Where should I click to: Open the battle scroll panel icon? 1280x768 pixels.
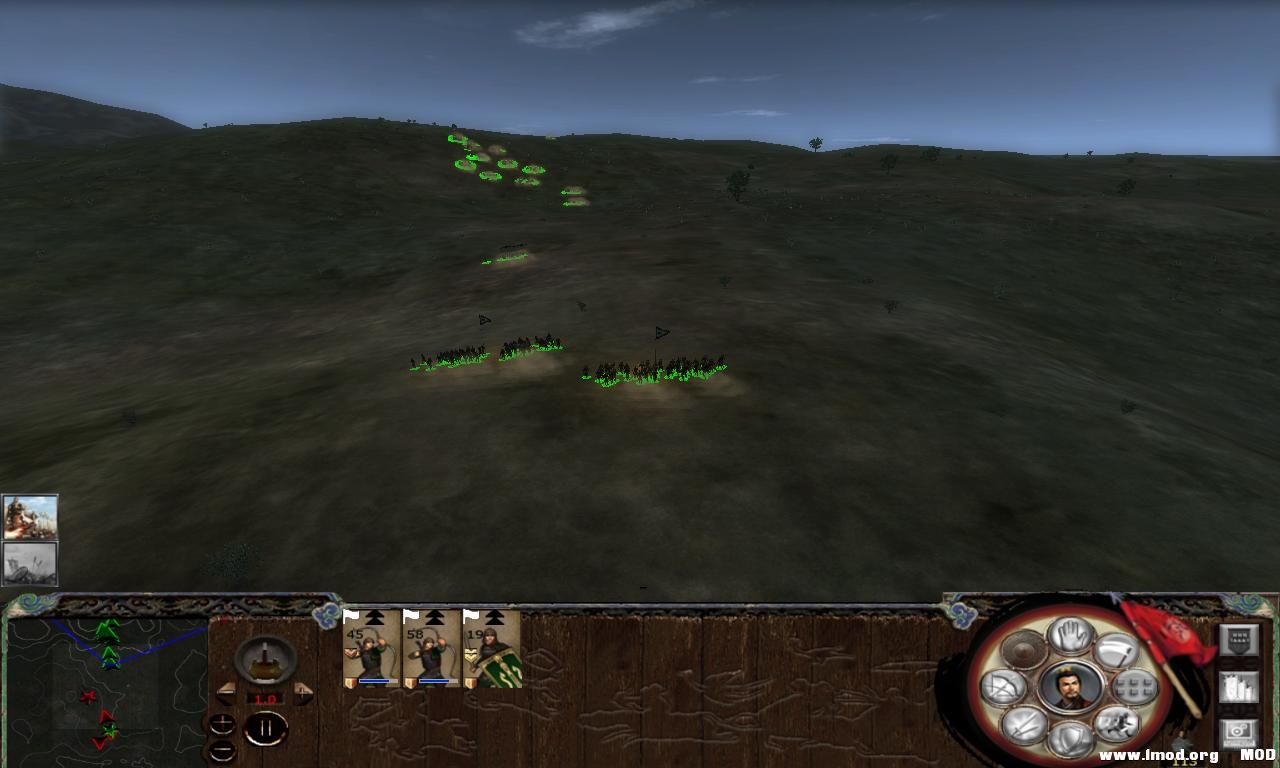(x=1239, y=685)
